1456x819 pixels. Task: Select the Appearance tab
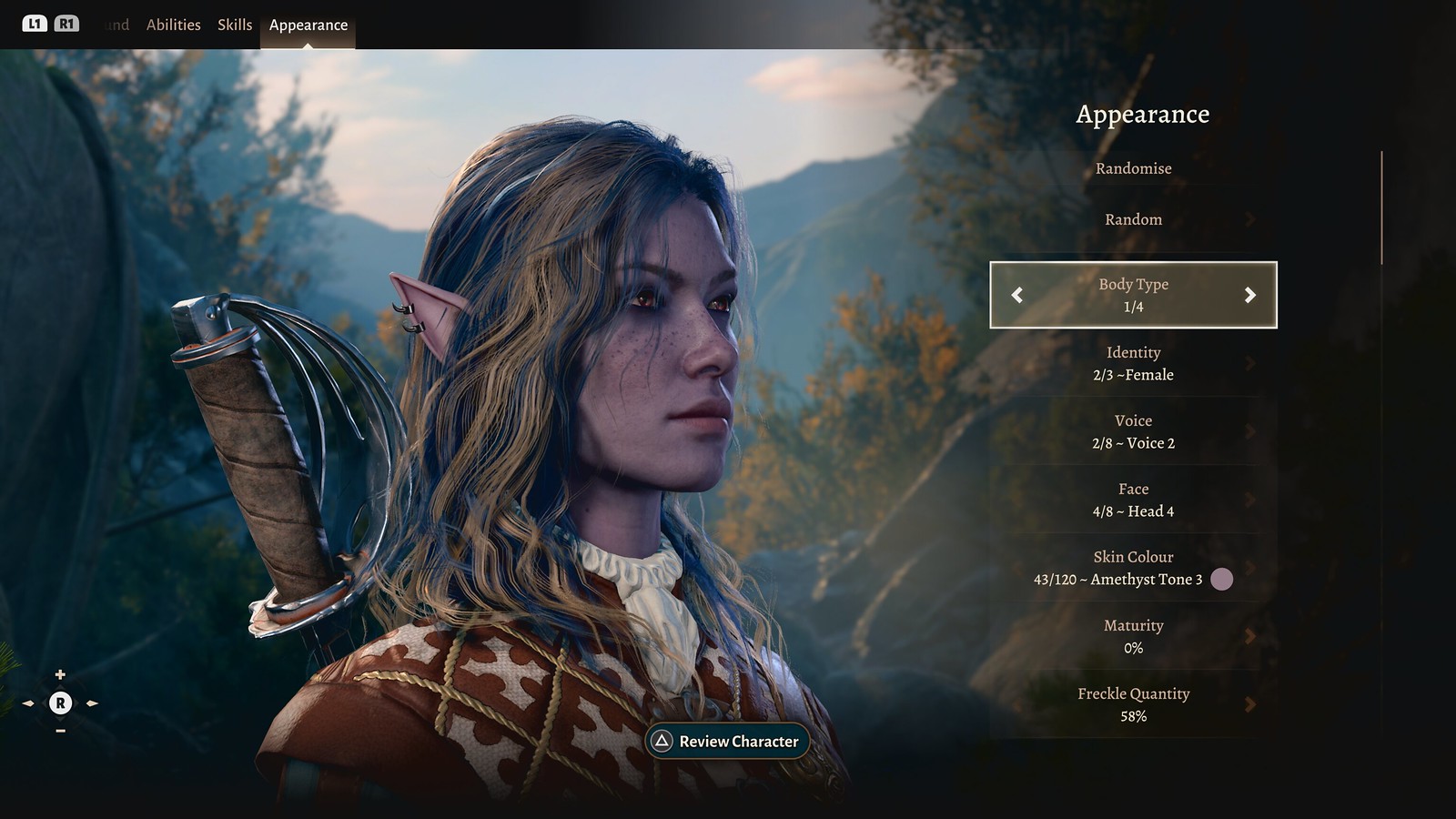point(308,25)
